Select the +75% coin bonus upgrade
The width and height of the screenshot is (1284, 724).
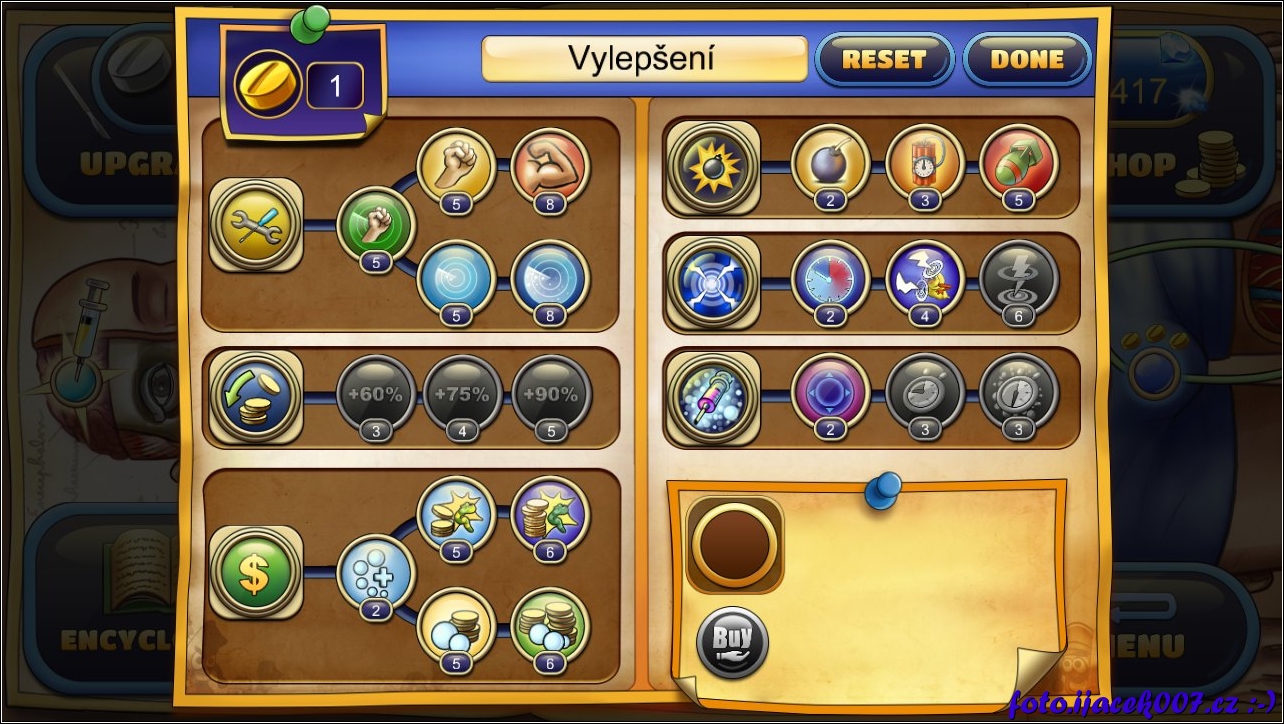pyautogui.click(x=463, y=395)
